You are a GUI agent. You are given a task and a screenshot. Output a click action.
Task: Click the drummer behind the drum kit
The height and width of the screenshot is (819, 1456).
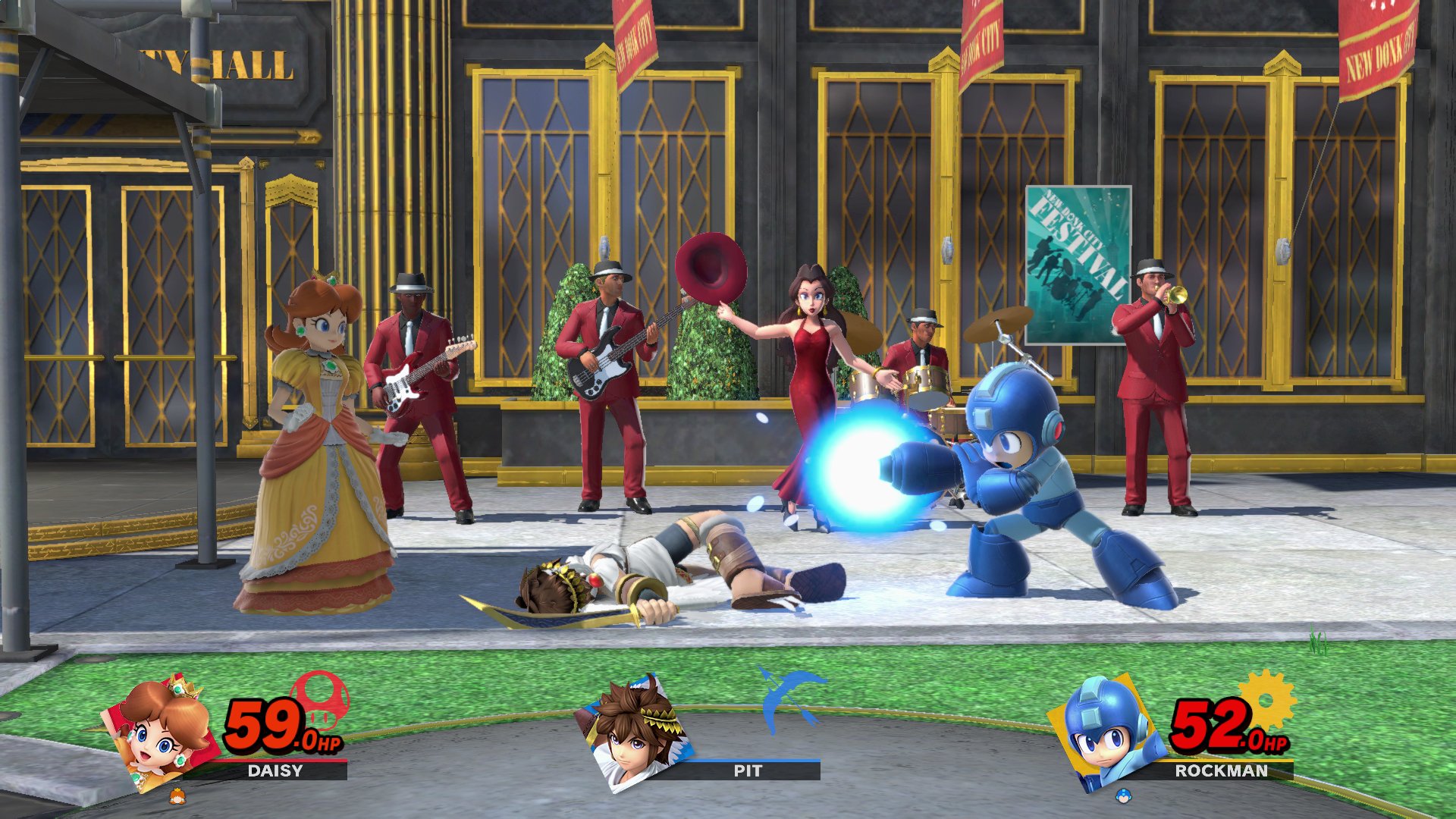tap(921, 349)
